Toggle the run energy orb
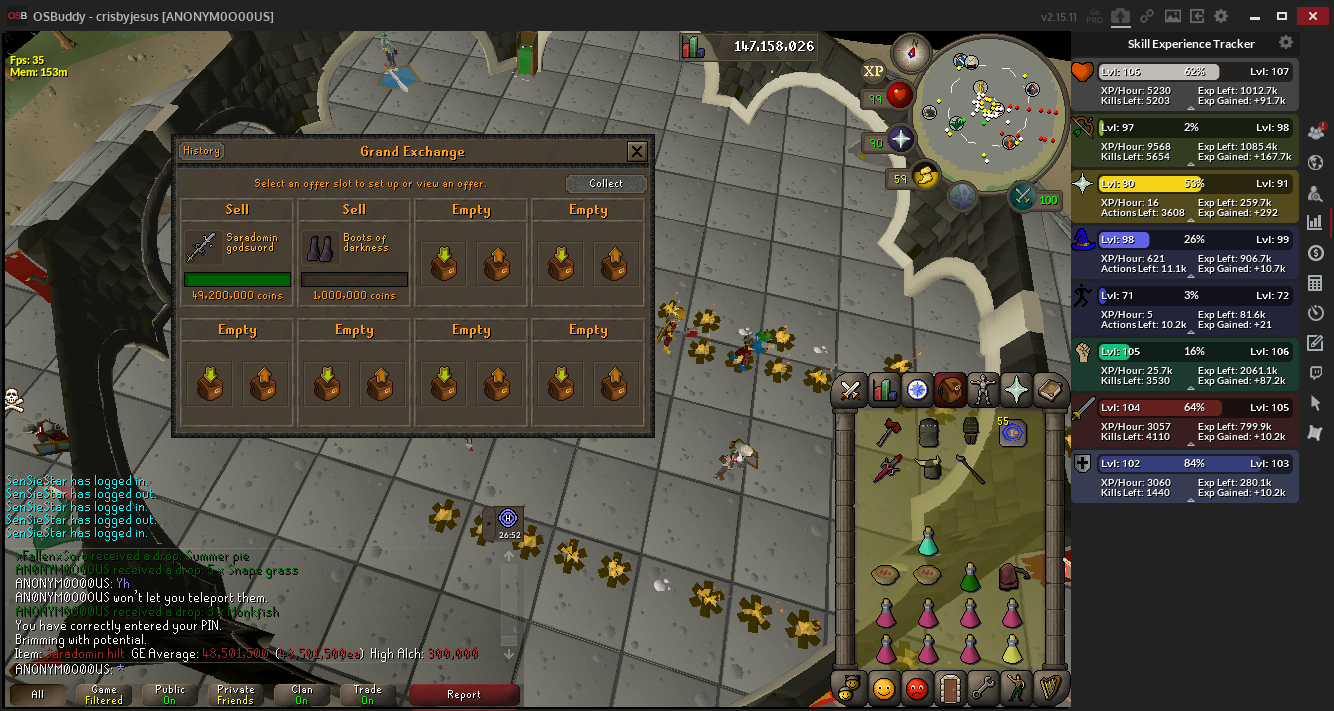1334x711 pixels. [x=925, y=177]
